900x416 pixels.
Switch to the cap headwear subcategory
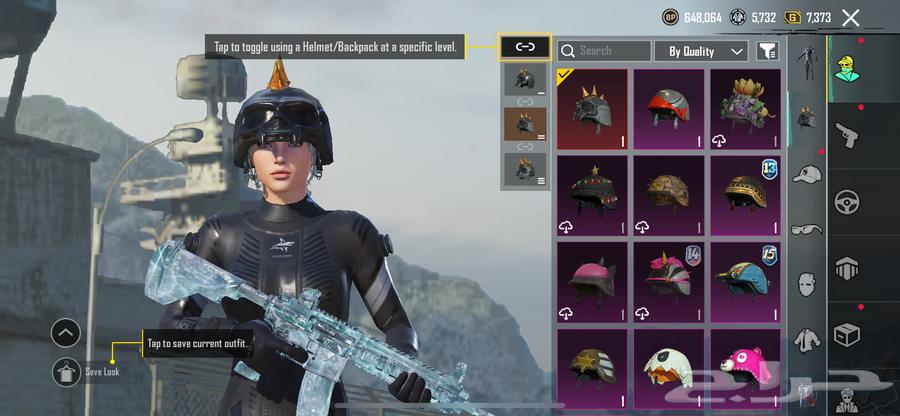(805, 176)
